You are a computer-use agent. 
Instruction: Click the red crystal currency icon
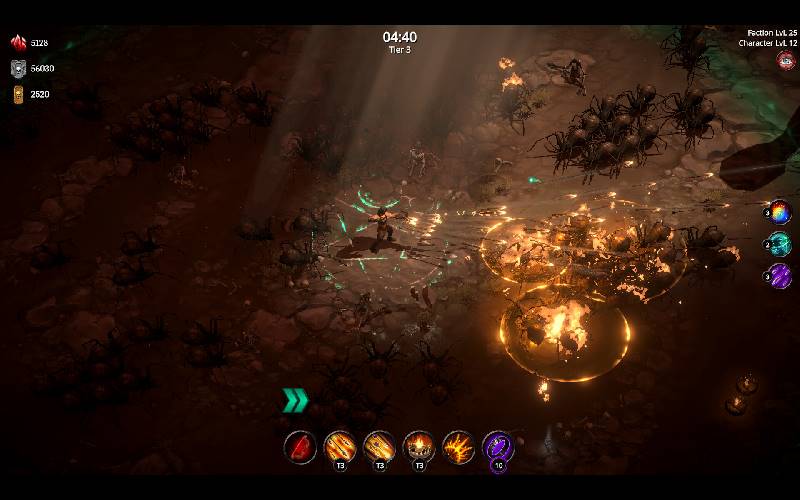pos(18,43)
